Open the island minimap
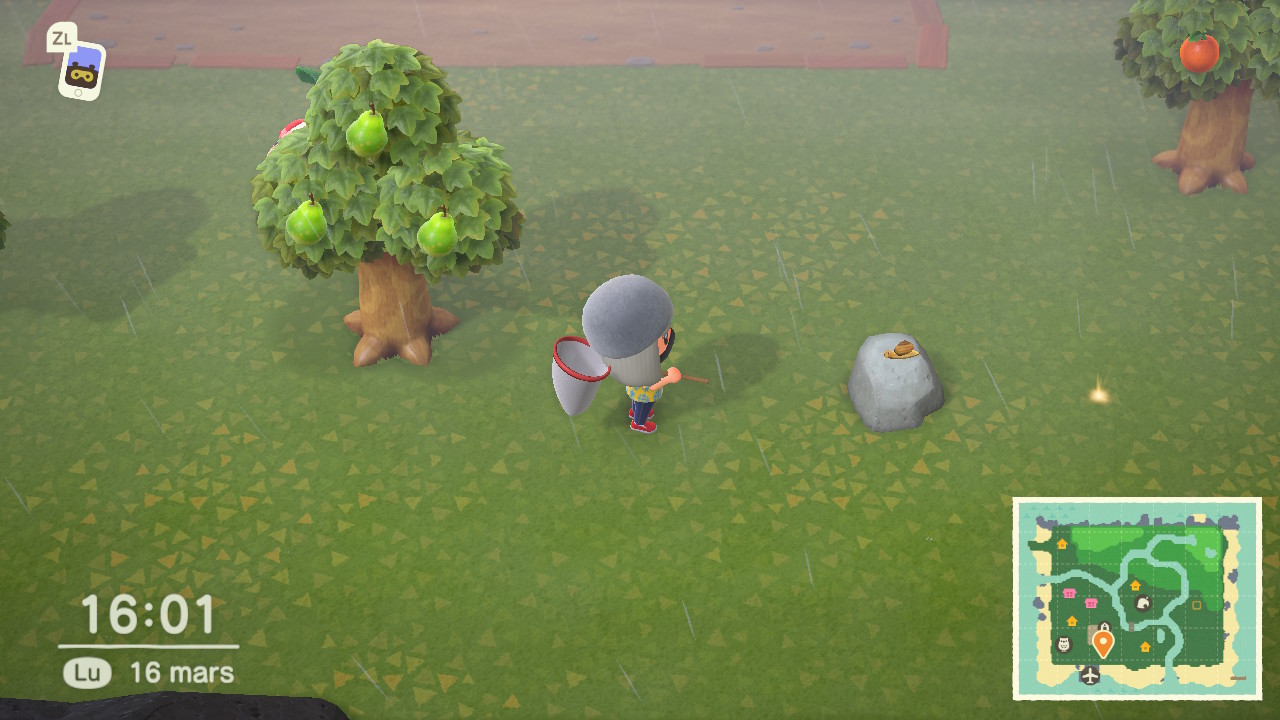 pyautogui.click(x=1137, y=597)
